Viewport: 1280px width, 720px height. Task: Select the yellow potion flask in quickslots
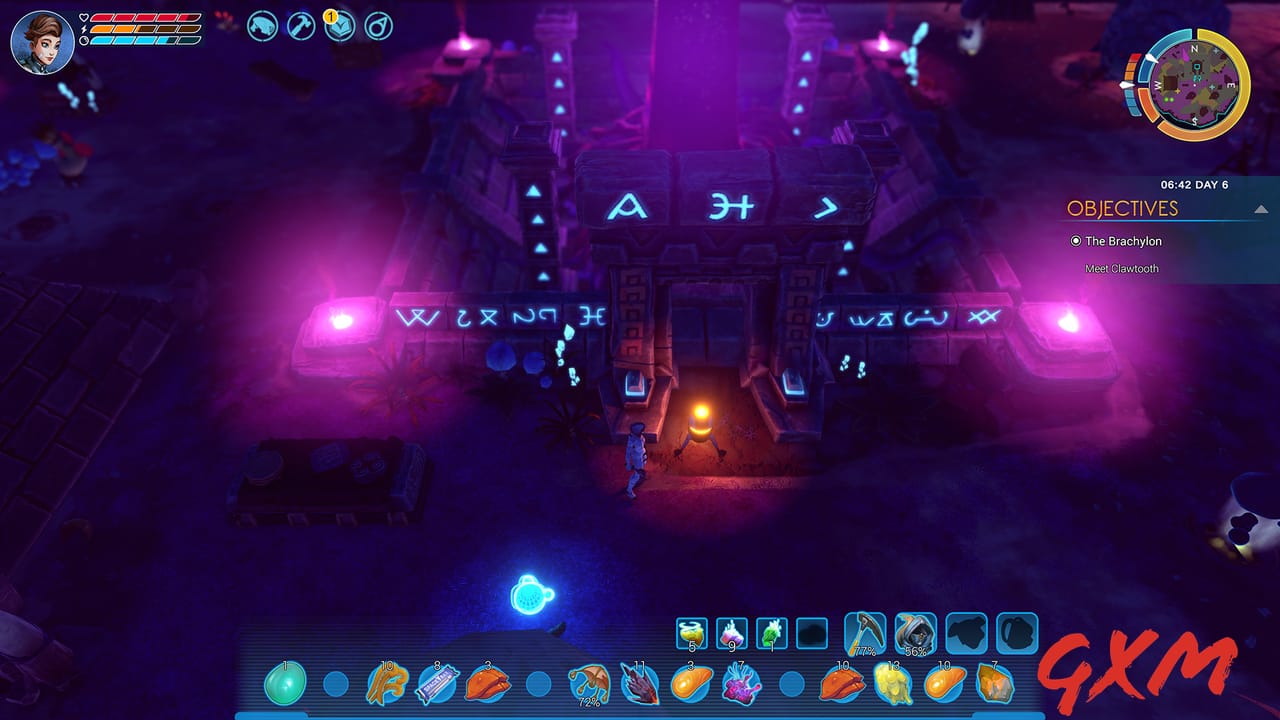tap(692, 632)
